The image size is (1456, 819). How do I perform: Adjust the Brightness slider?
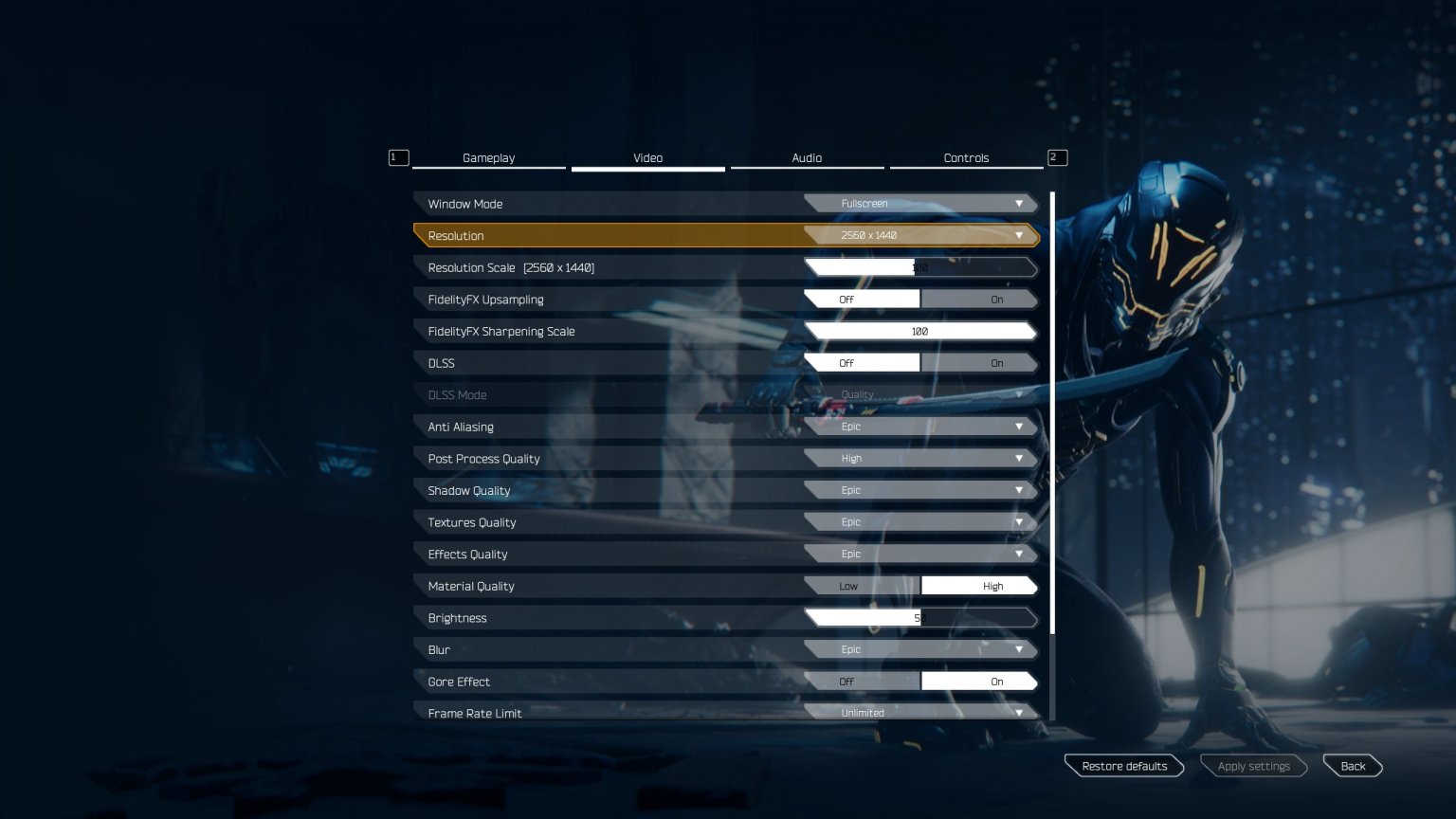(919, 617)
